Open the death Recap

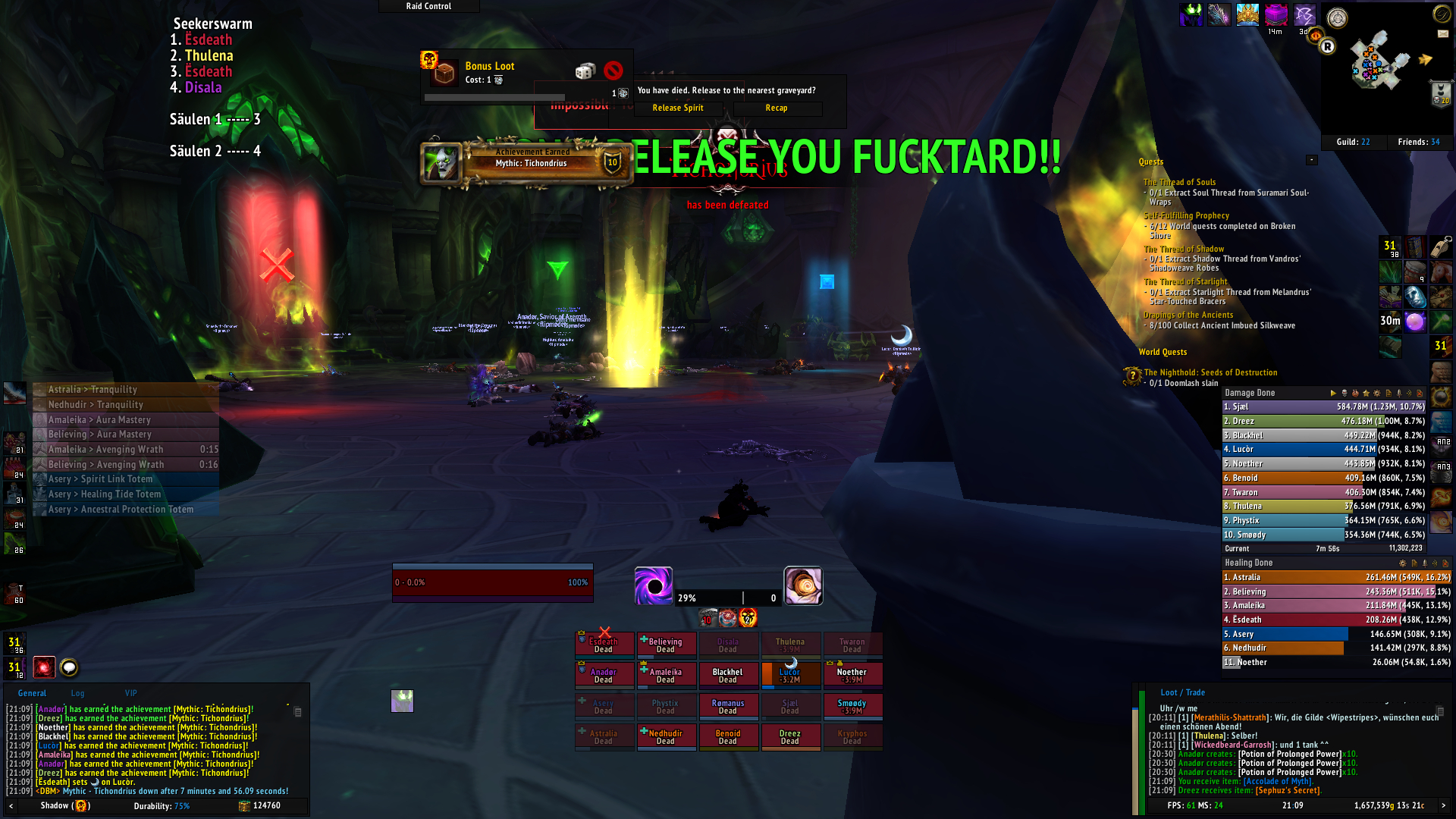pyautogui.click(x=777, y=108)
